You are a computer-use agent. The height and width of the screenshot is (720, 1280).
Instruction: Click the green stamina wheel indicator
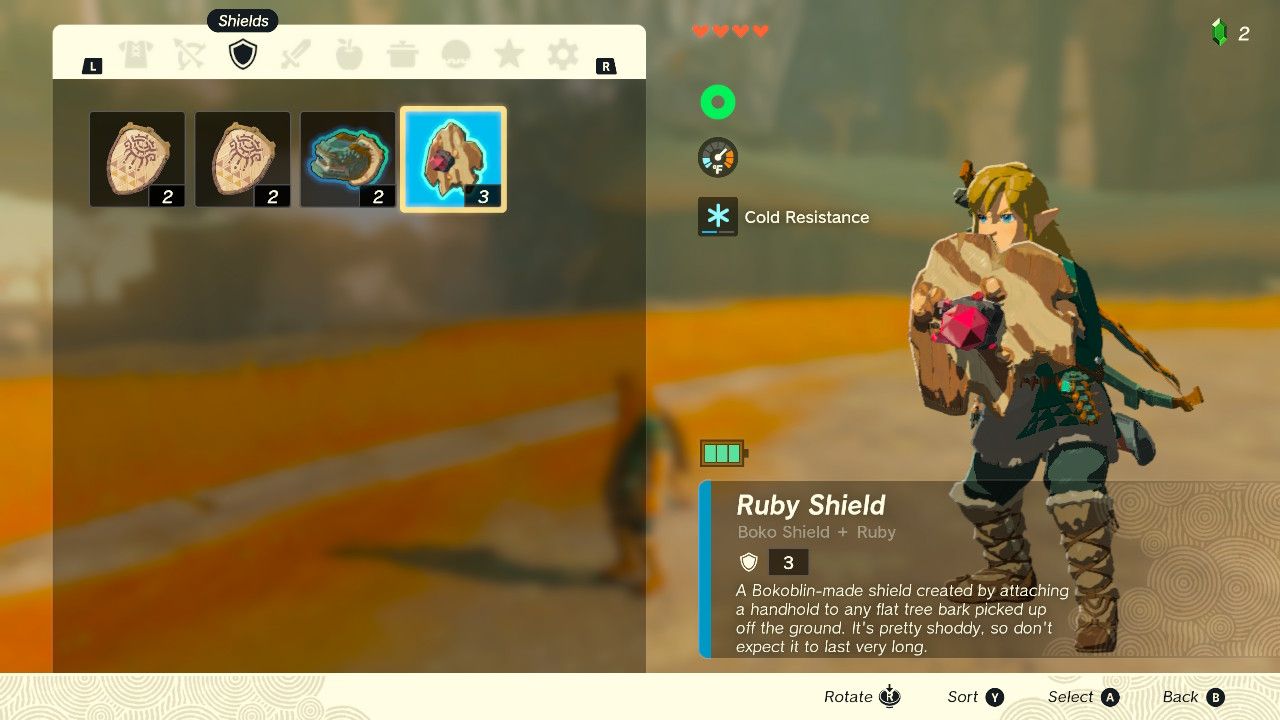(x=717, y=101)
